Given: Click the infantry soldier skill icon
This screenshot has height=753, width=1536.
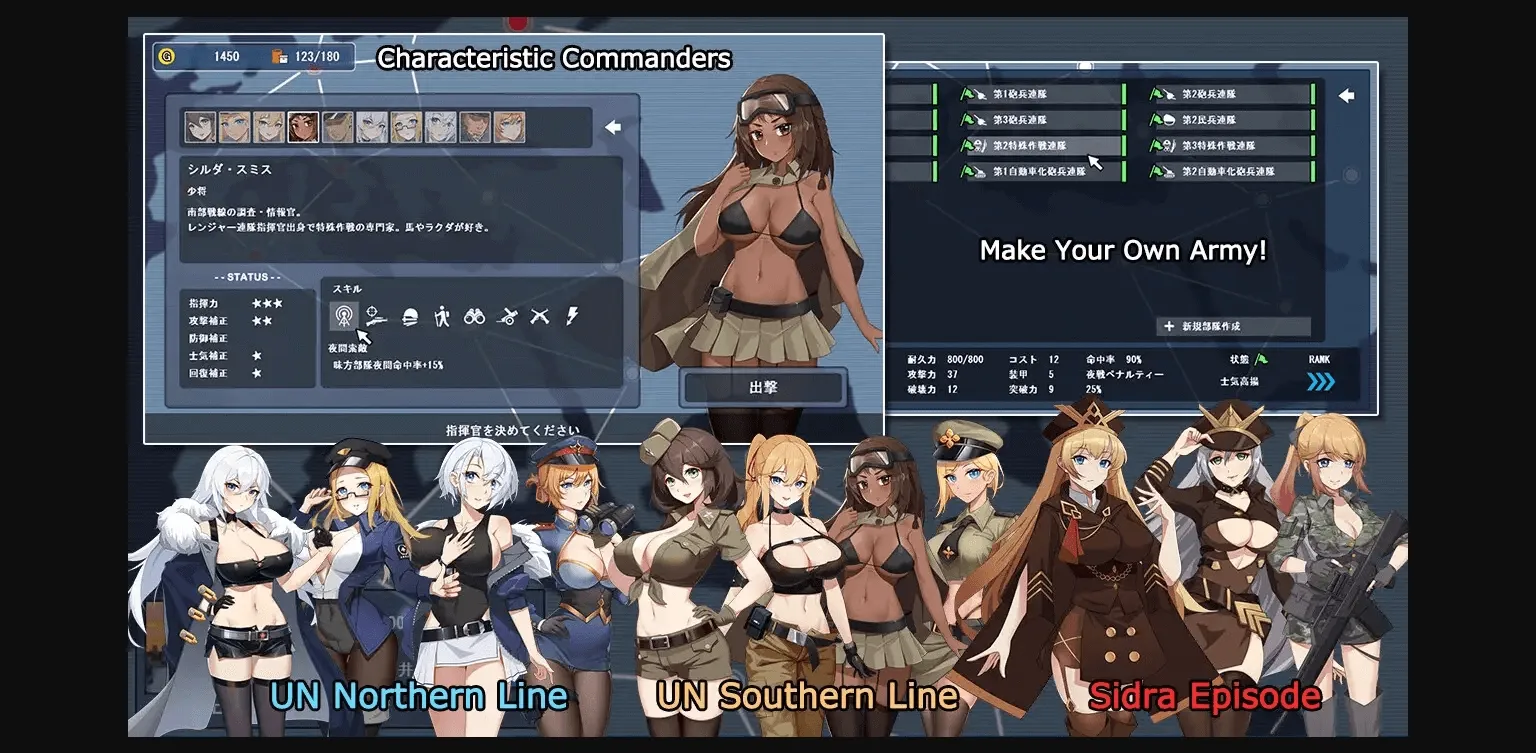Looking at the screenshot, I should [444, 317].
